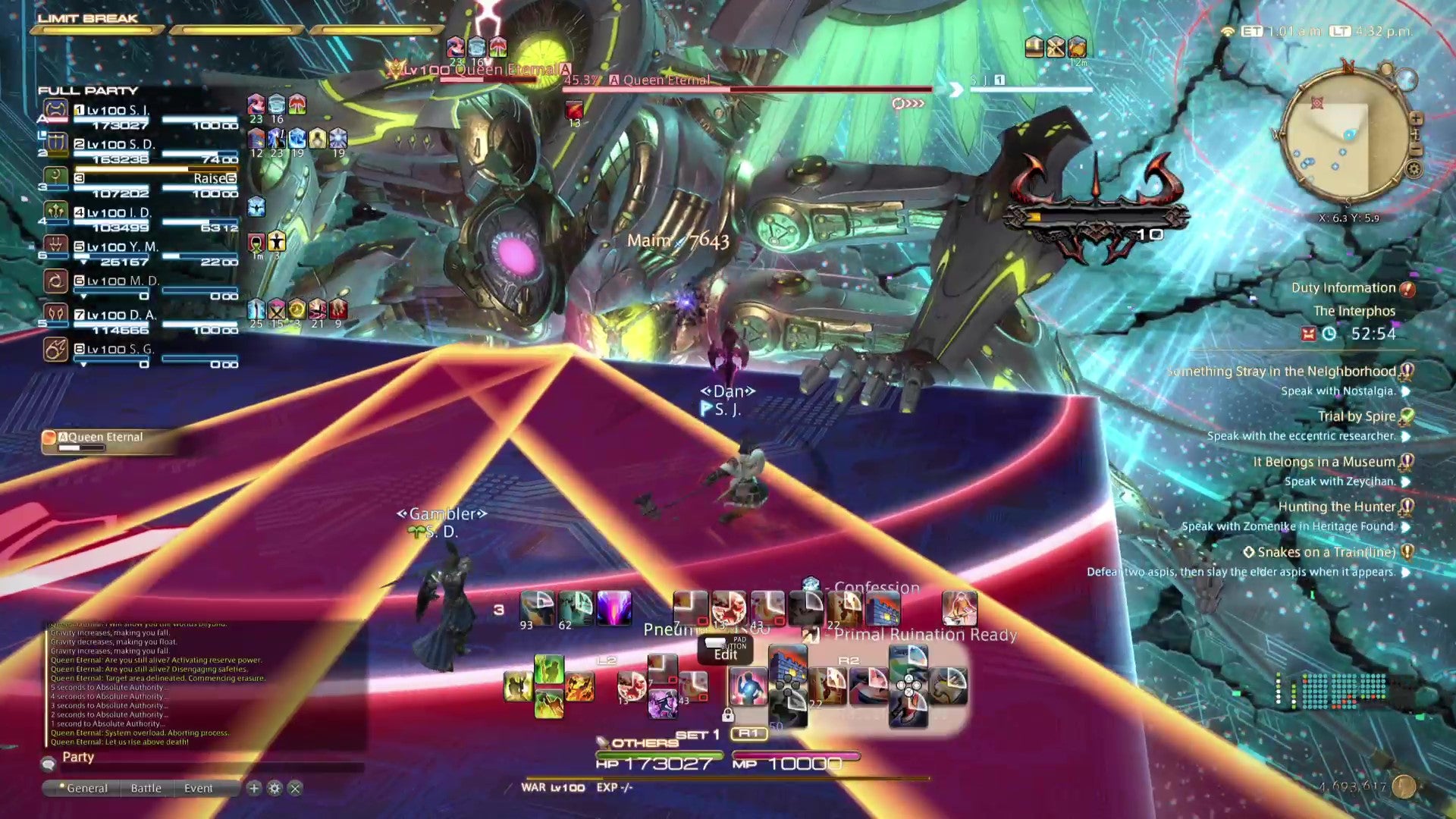Click the plus button to add a chat tab
The height and width of the screenshot is (819, 1456).
click(x=253, y=788)
